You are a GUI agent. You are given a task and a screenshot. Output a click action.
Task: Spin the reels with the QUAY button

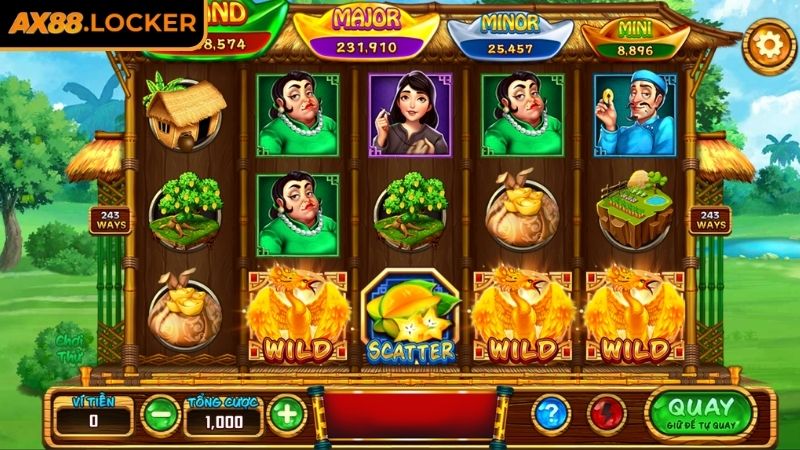pyautogui.click(x=701, y=412)
